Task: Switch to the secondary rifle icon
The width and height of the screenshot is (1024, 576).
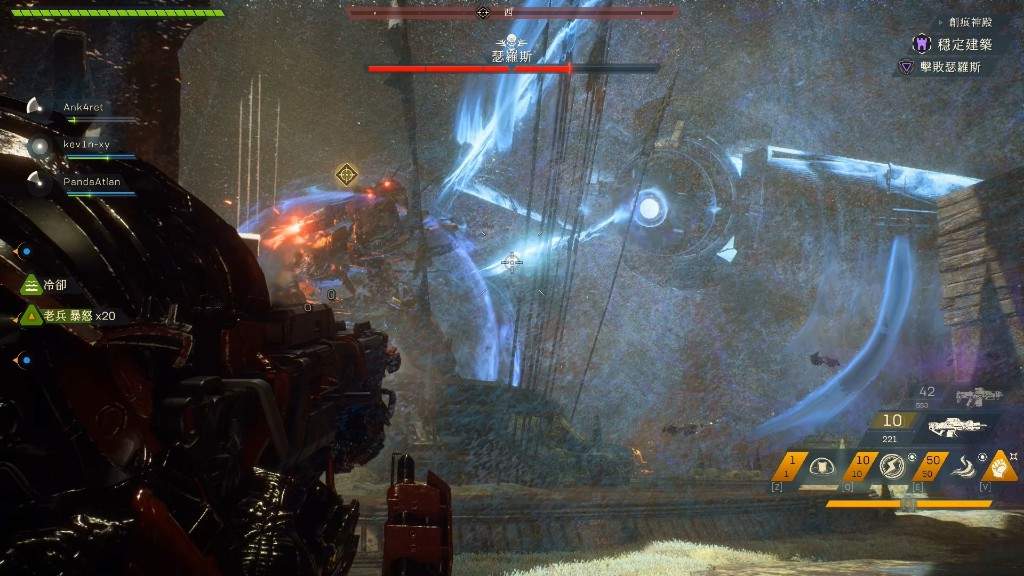Action: [978, 397]
